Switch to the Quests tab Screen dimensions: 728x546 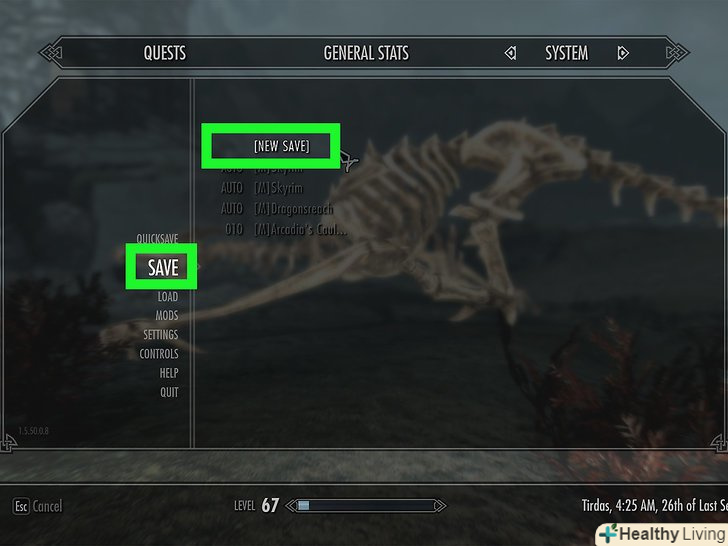coord(164,53)
